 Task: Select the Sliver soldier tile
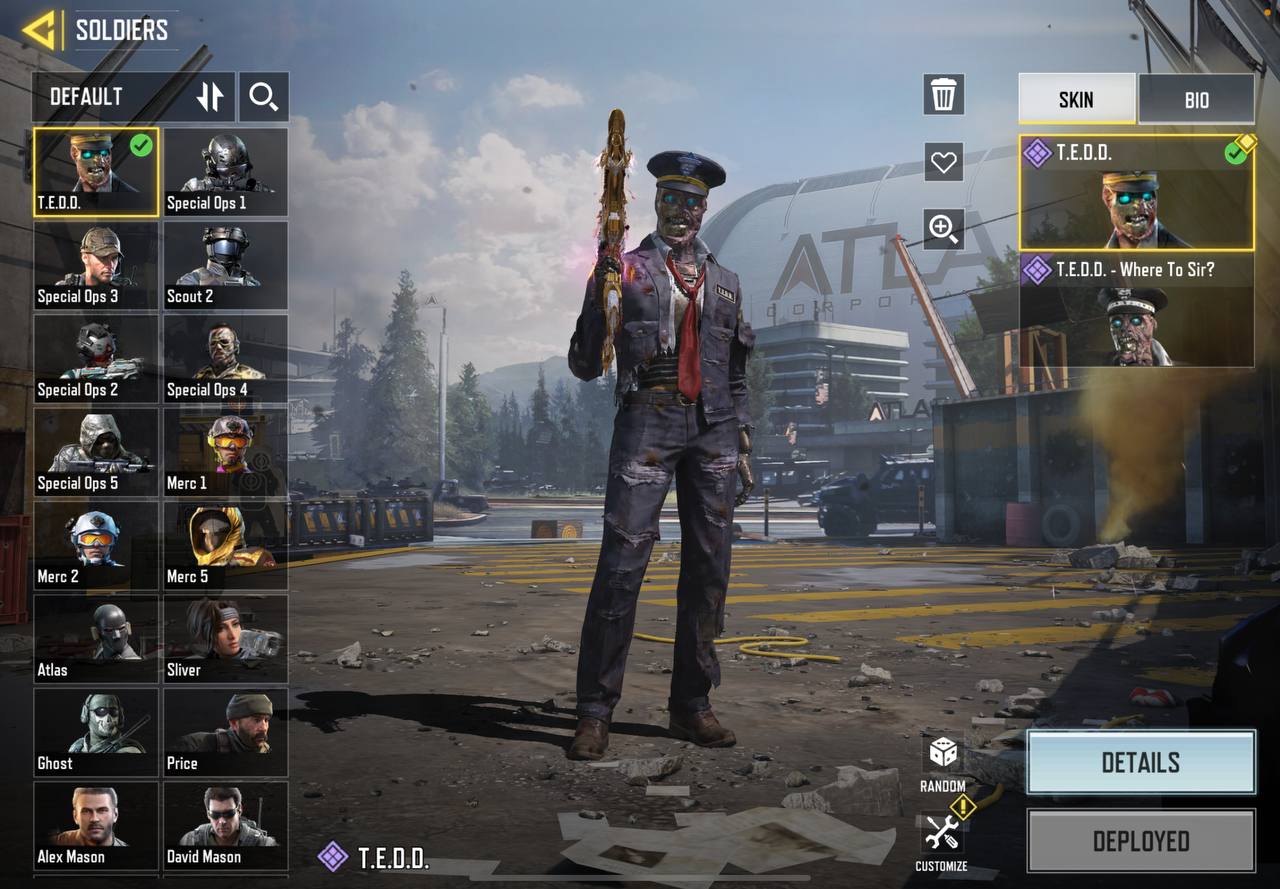(225, 639)
